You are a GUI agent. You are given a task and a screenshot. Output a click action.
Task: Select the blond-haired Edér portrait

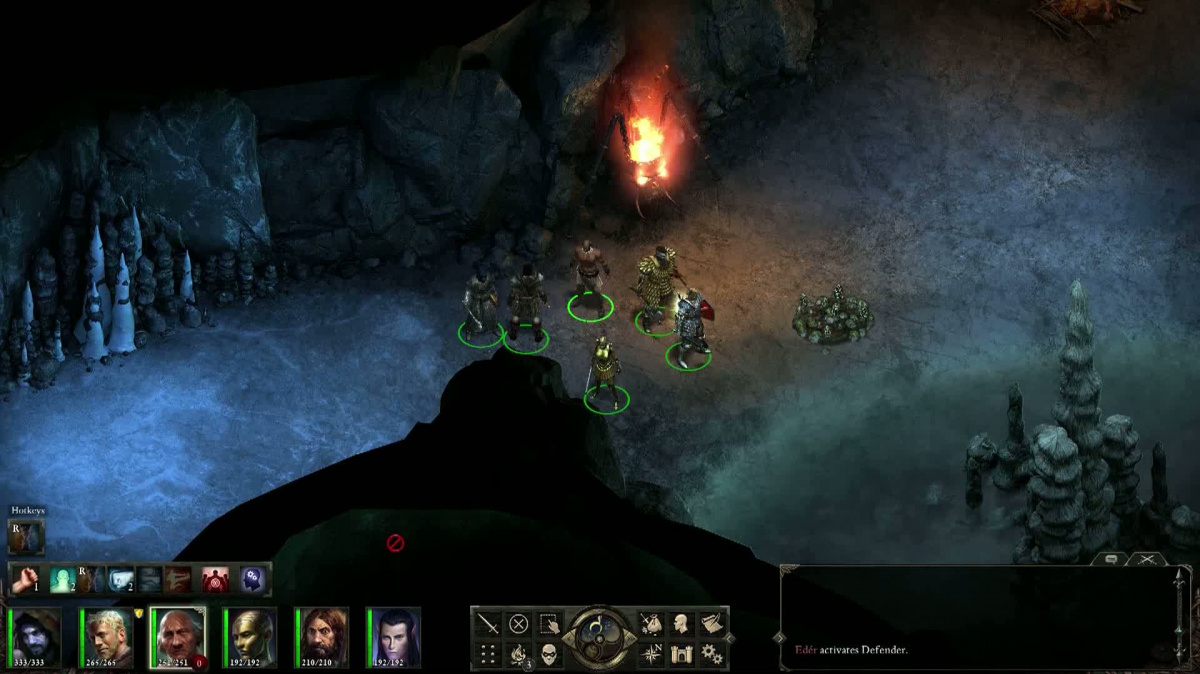click(107, 637)
